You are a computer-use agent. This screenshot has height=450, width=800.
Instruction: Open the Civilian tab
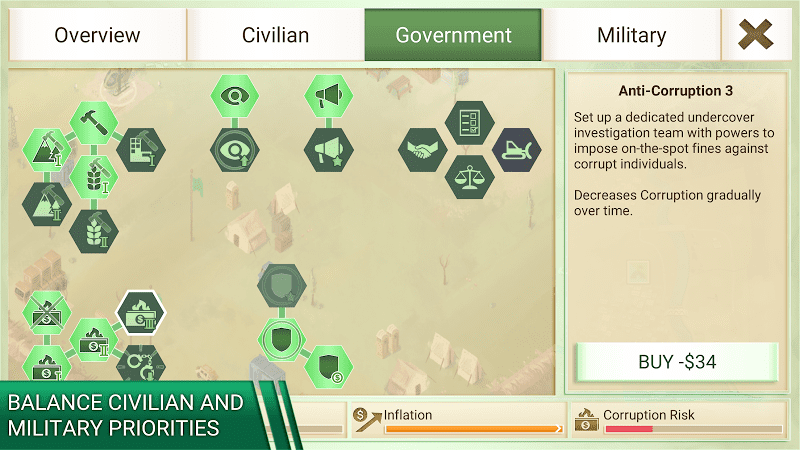pos(275,36)
